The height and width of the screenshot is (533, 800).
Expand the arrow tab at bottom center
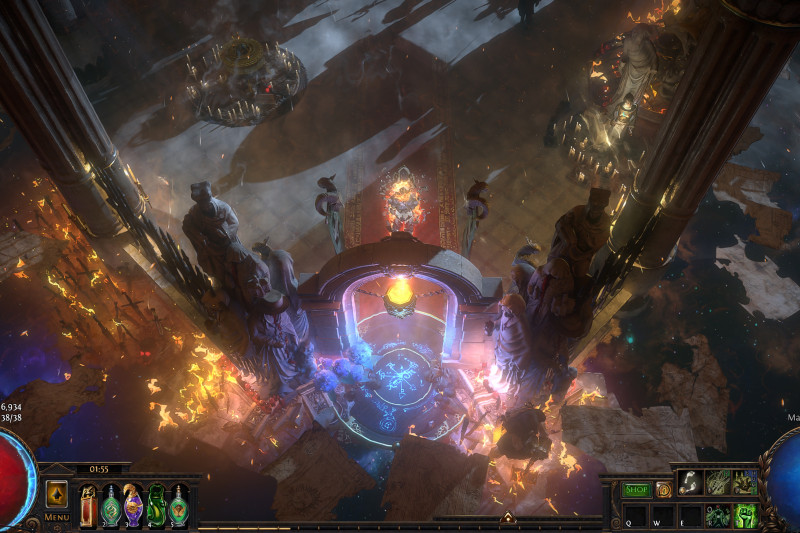click(x=507, y=518)
